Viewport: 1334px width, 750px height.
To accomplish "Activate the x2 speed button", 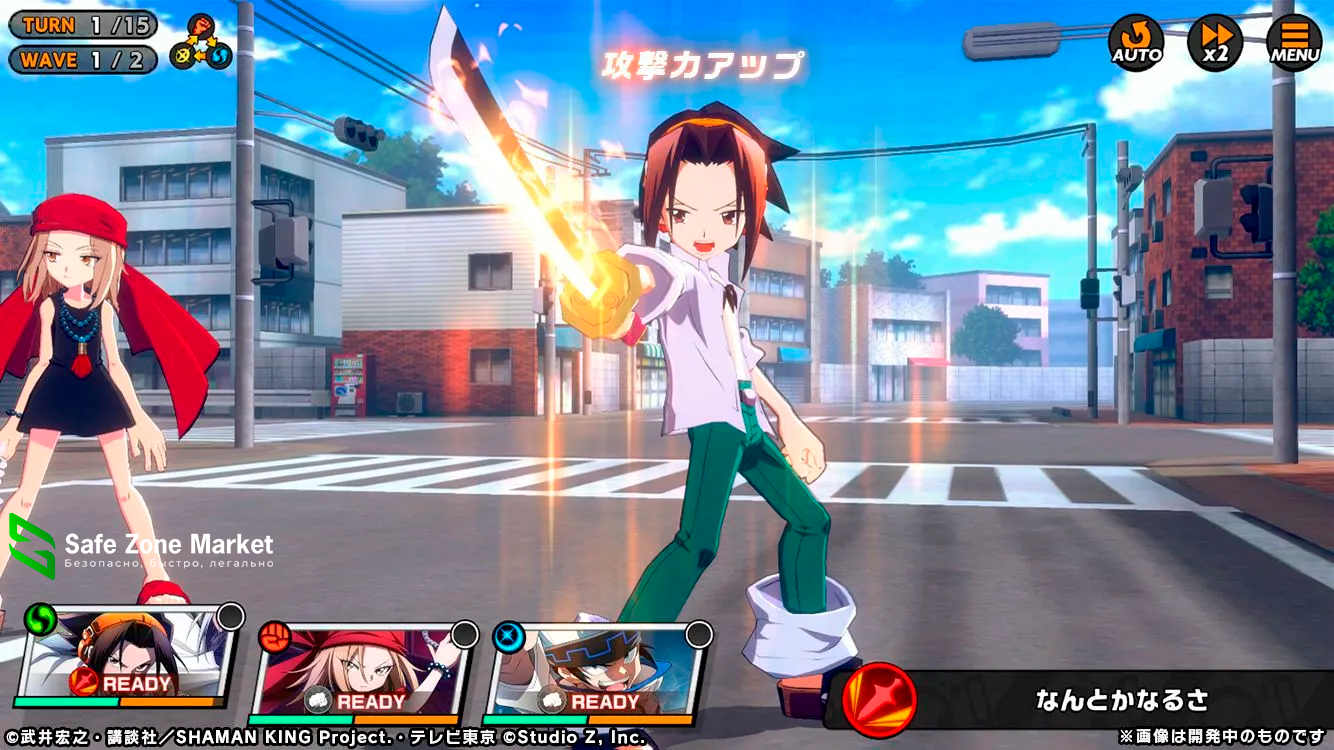I will [x=1215, y=43].
